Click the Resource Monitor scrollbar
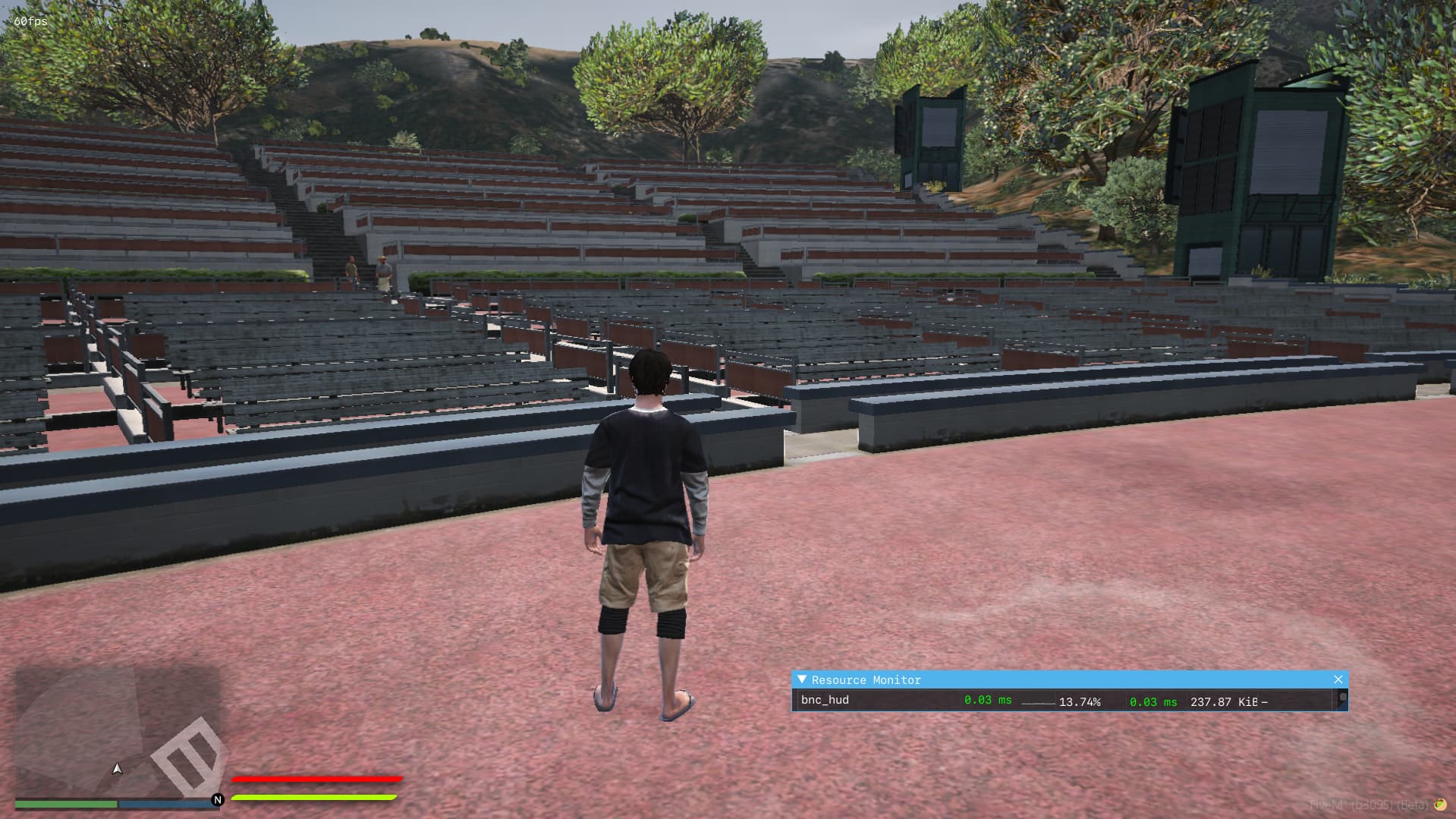This screenshot has width=1456, height=819. 1342,699
